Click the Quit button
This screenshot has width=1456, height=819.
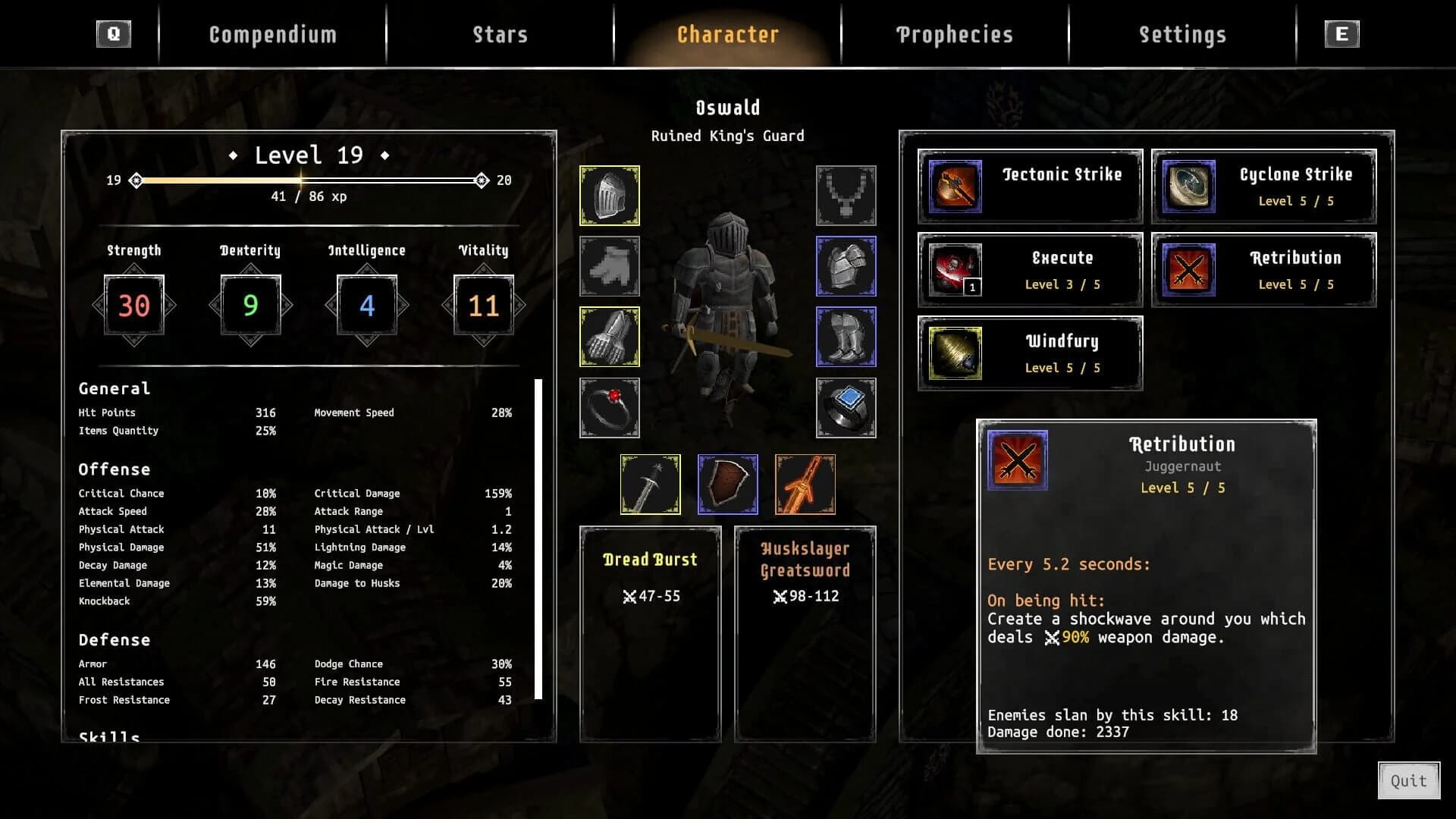point(1409,781)
